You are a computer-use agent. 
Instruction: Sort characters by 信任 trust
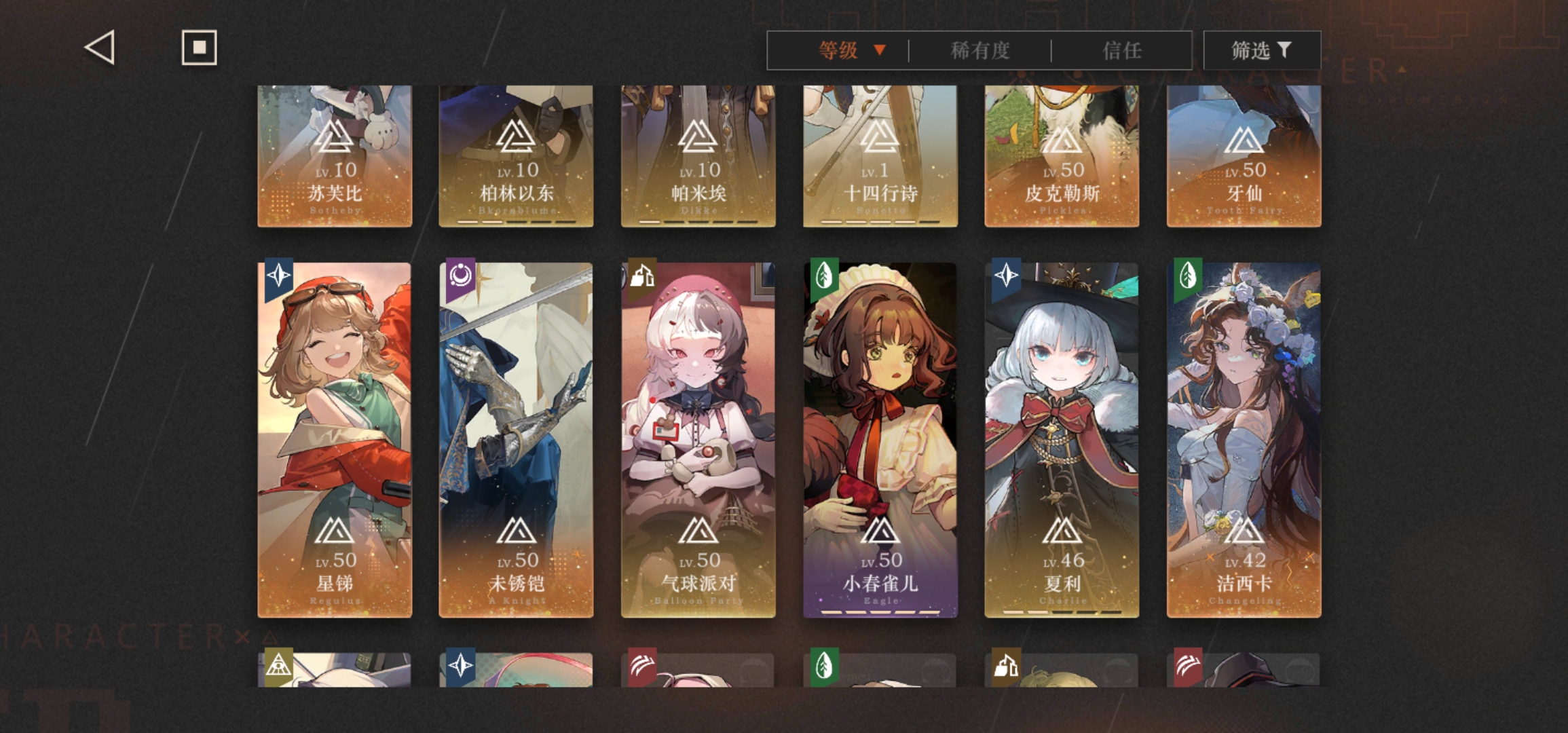pyautogui.click(x=1121, y=50)
